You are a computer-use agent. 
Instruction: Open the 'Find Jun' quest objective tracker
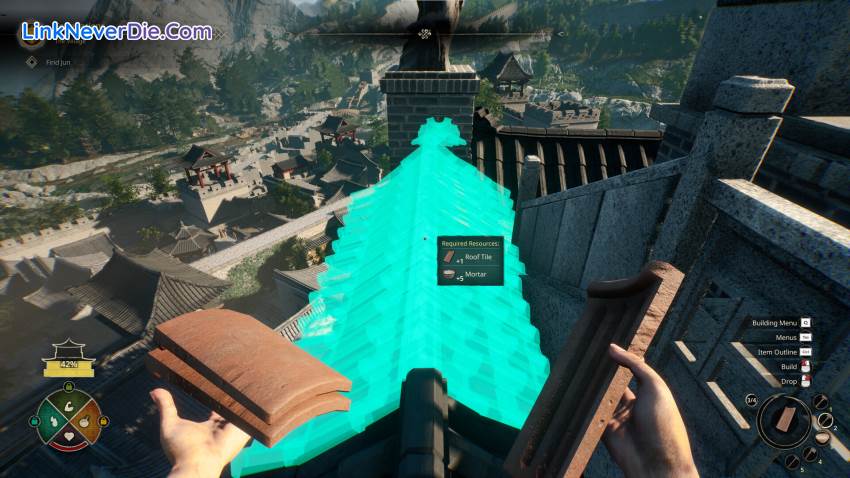point(55,62)
